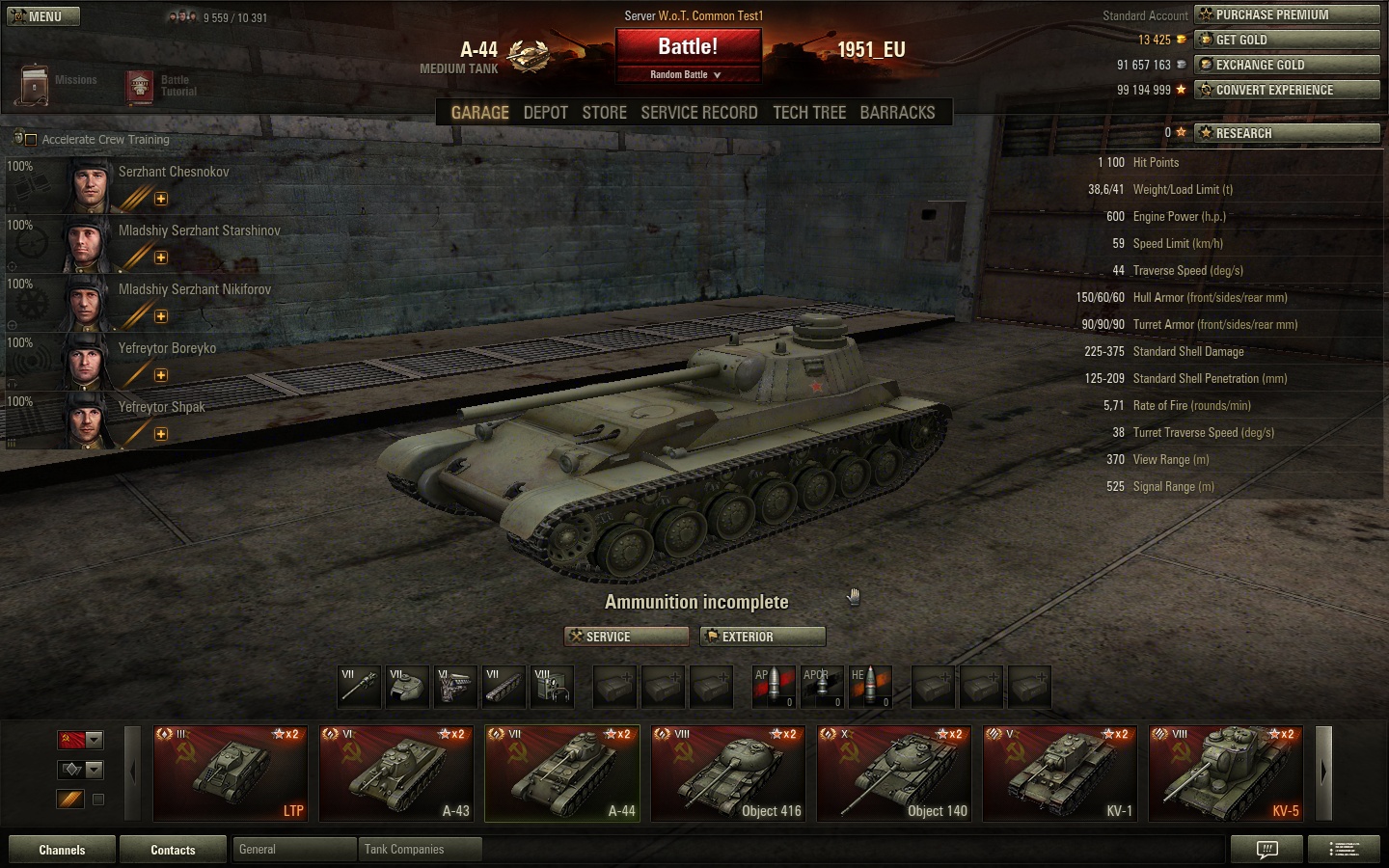Image resolution: width=1389 pixels, height=868 pixels.
Task: View the Service Record tab
Action: pos(698,113)
